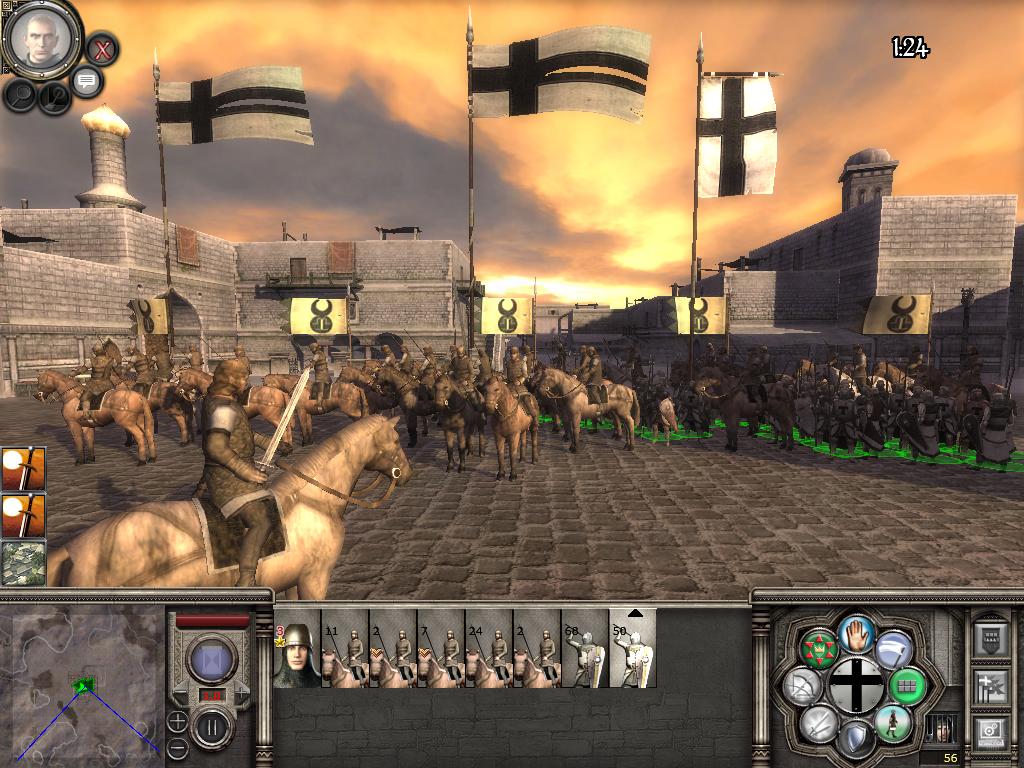Zoom in the minimap with plus
The height and width of the screenshot is (768, 1024).
[x=177, y=720]
